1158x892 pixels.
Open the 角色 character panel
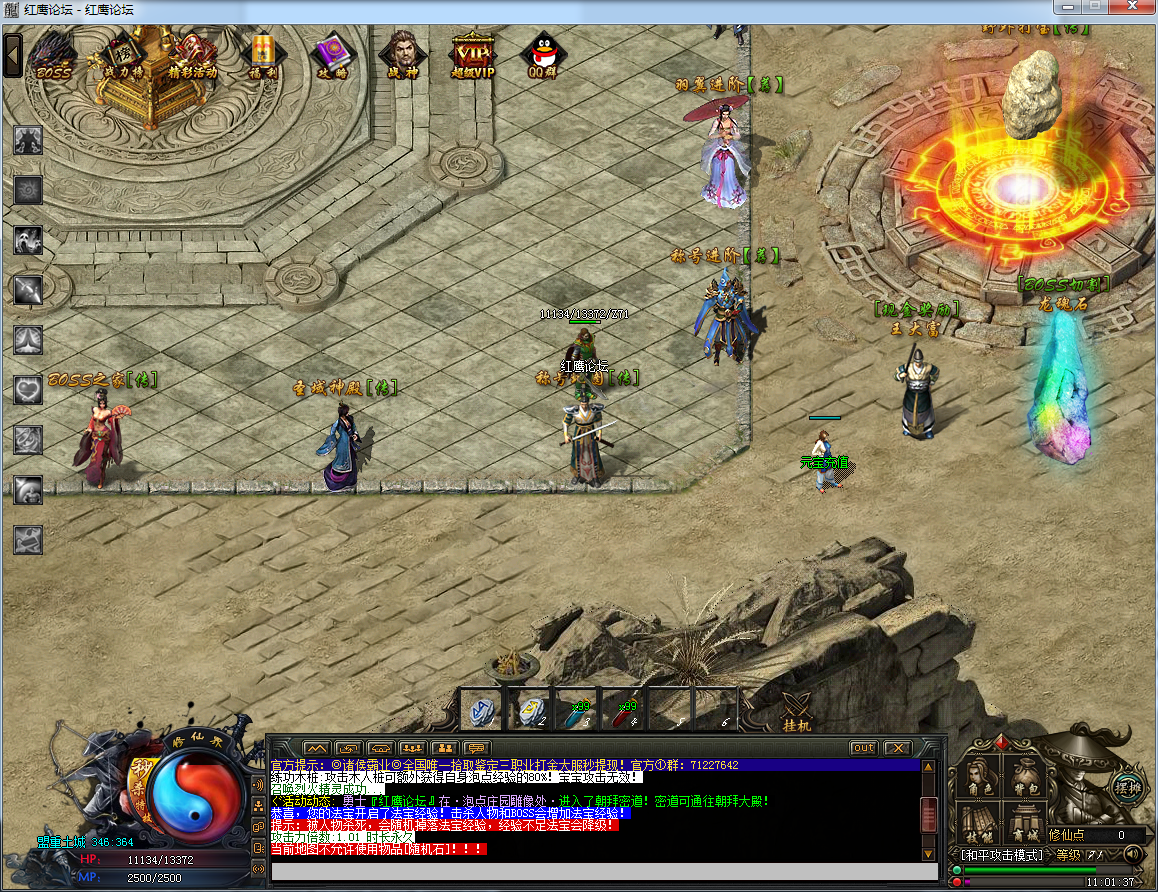(980, 778)
